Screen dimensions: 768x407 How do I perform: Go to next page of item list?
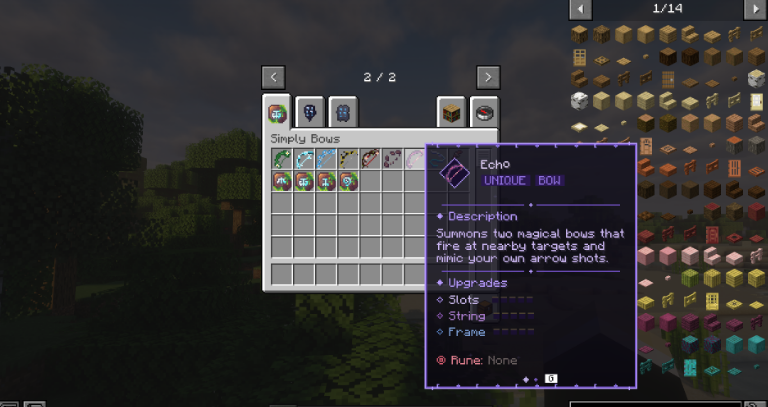(x=755, y=9)
